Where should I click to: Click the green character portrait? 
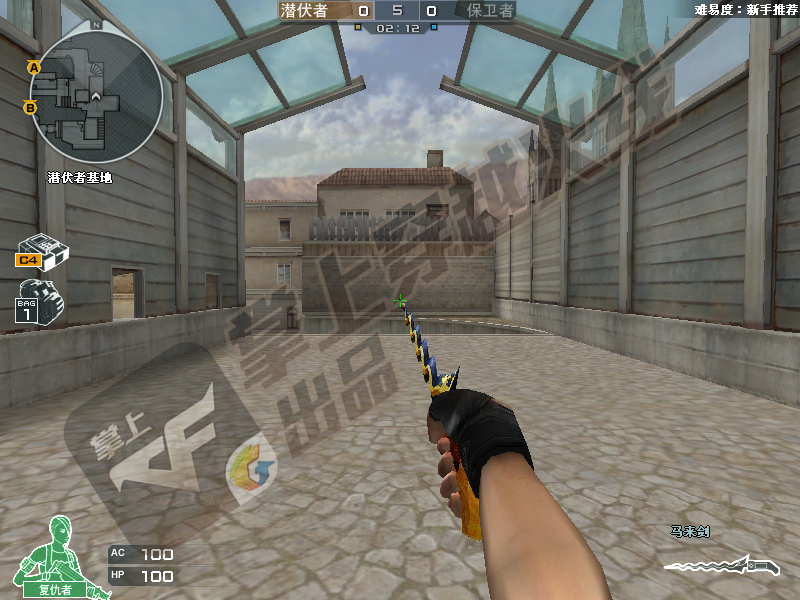click(x=58, y=555)
